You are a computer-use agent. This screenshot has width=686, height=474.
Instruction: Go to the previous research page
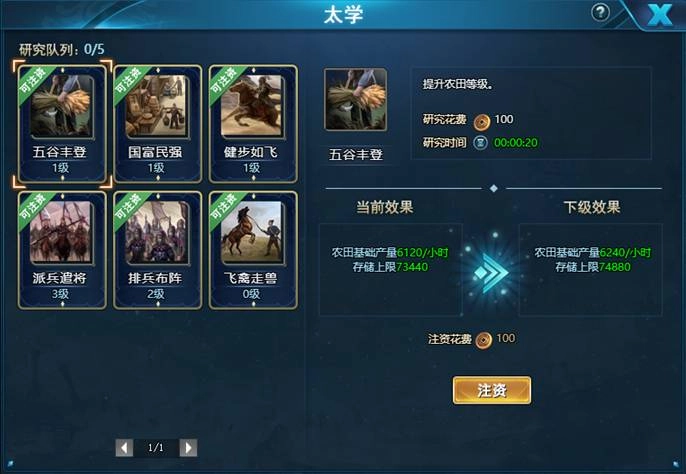pyautogui.click(x=124, y=447)
